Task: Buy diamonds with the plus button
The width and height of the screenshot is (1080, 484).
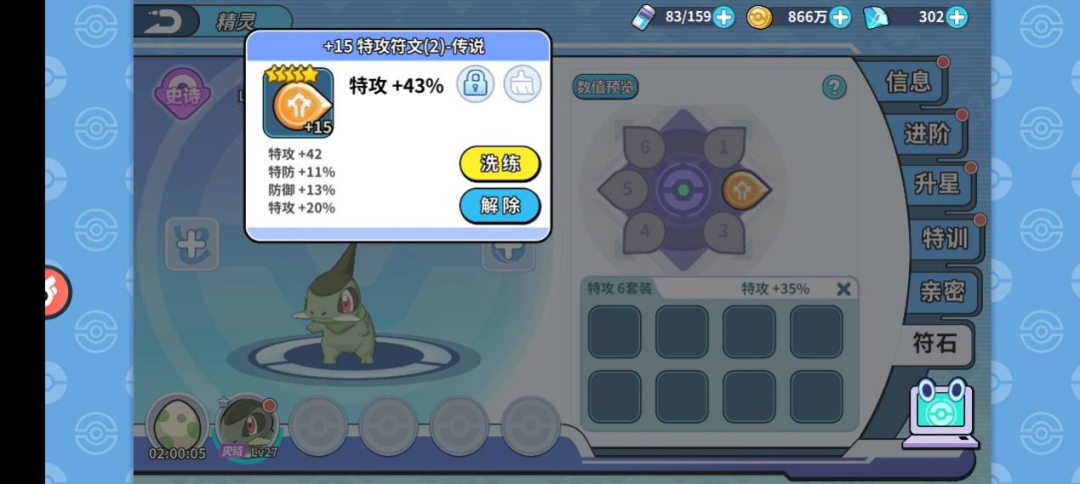Action: (957, 17)
